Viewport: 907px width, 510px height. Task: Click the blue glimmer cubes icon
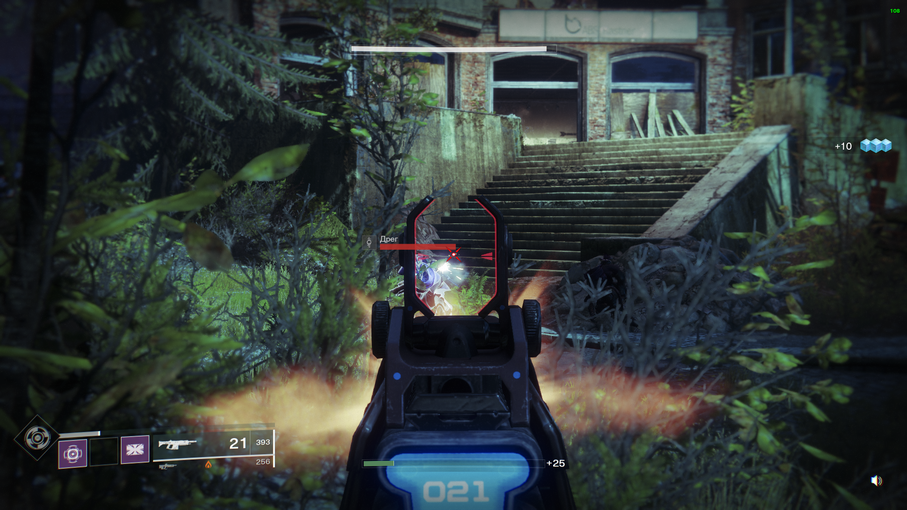tap(876, 146)
